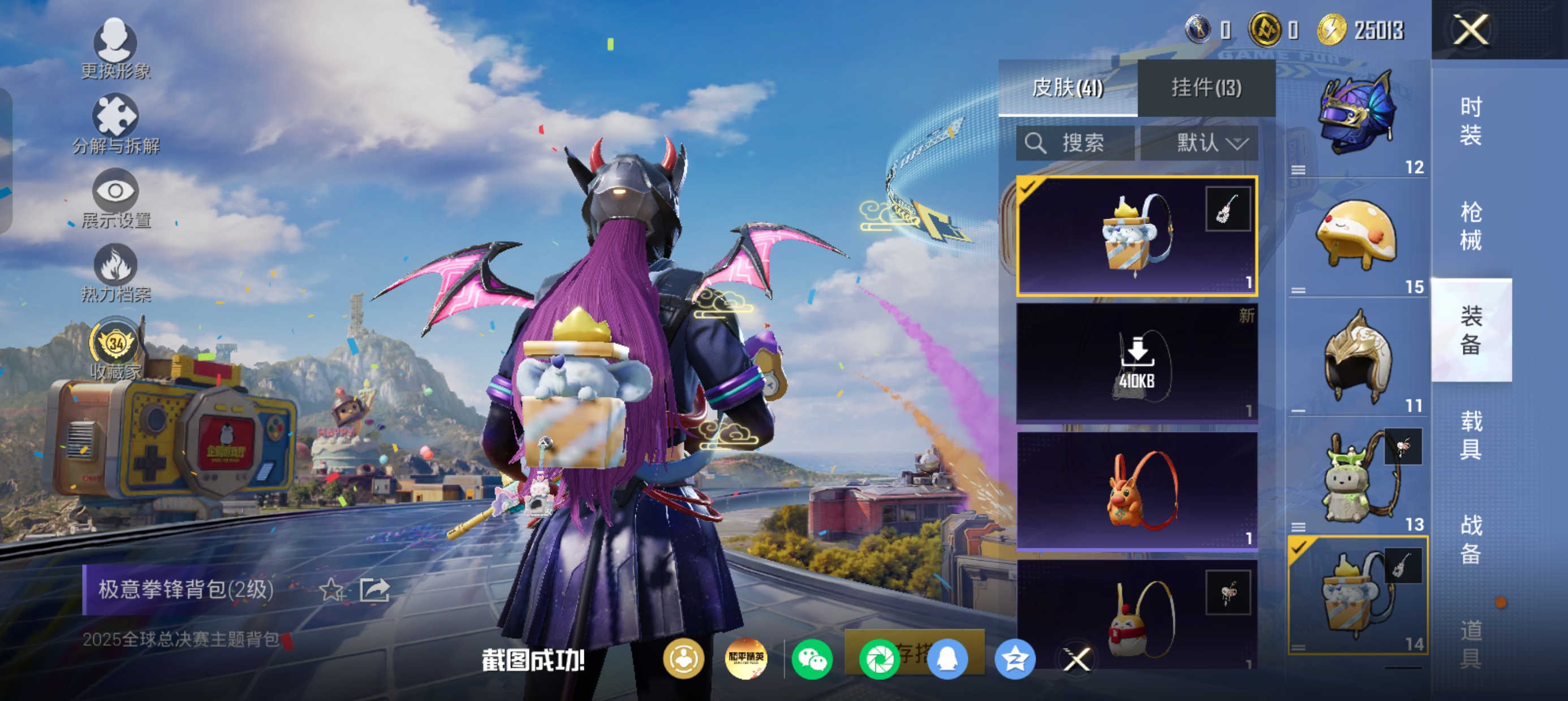Viewport: 1568px width, 701px height.
Task: Choose the 时装 outfit category
Action: 1471,120
